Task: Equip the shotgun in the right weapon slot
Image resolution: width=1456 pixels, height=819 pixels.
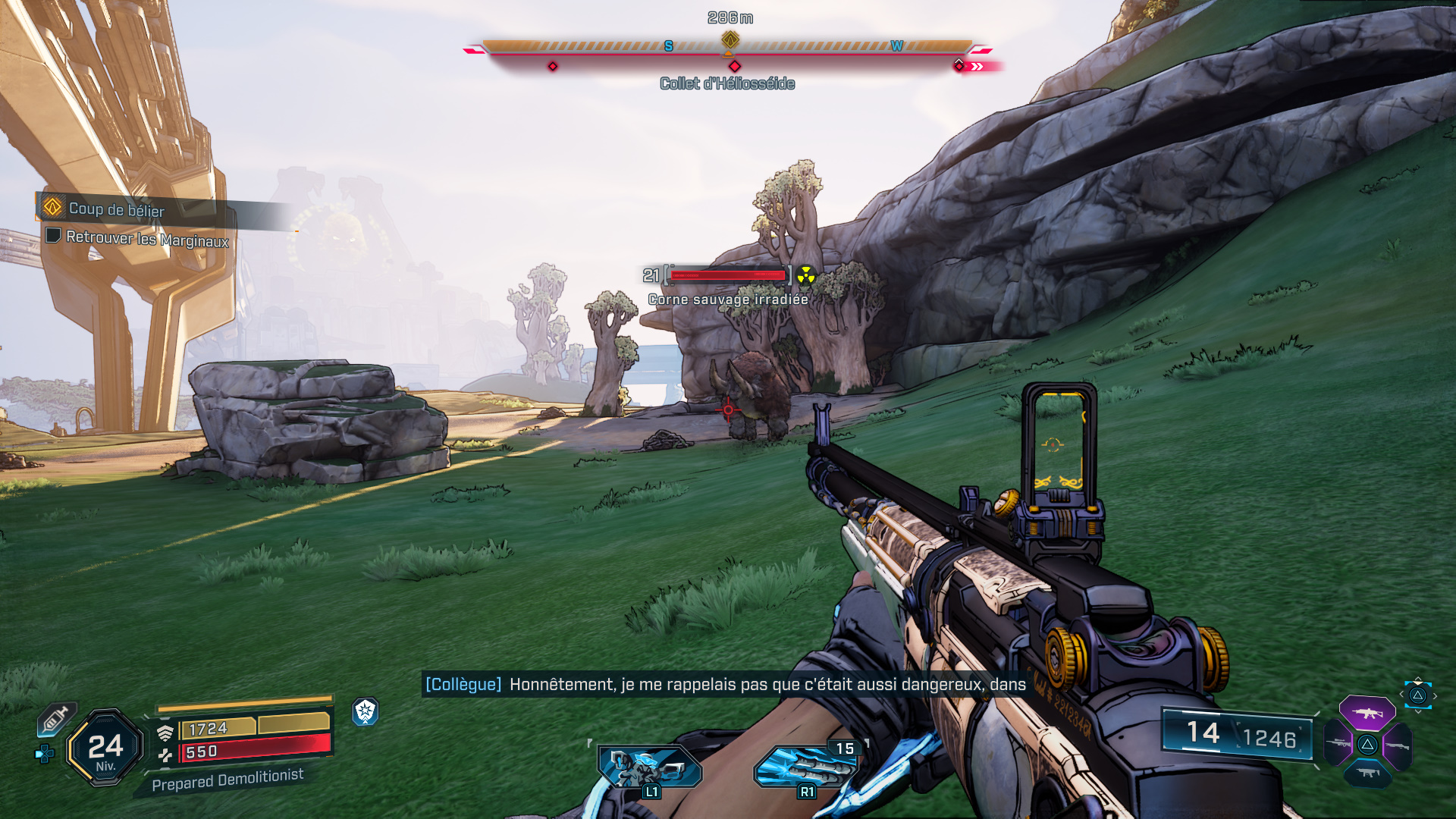Action: [1397, 745]
